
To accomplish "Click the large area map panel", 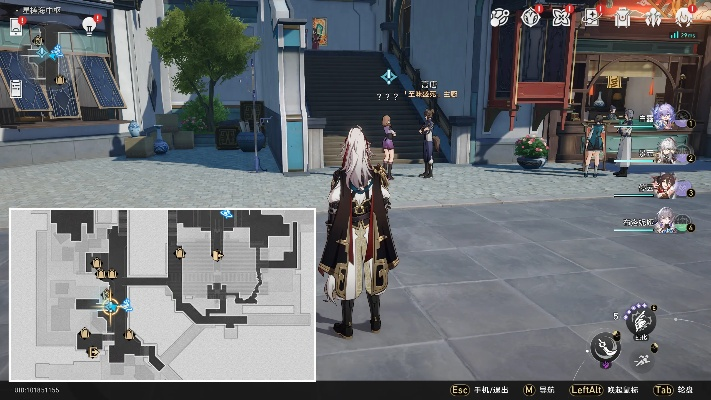I will (163, 294).
